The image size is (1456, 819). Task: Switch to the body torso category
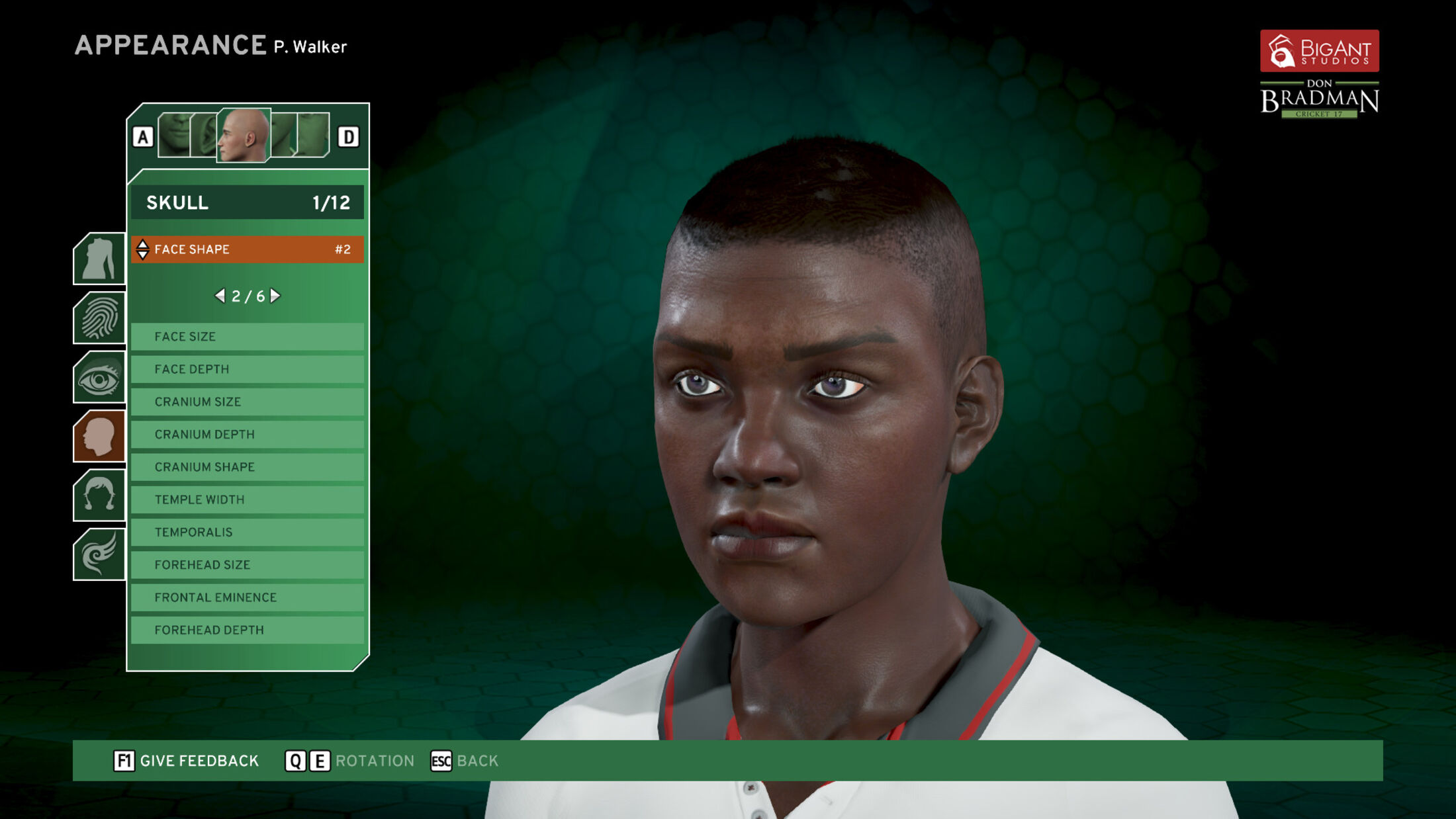click(x=99, y=259)
